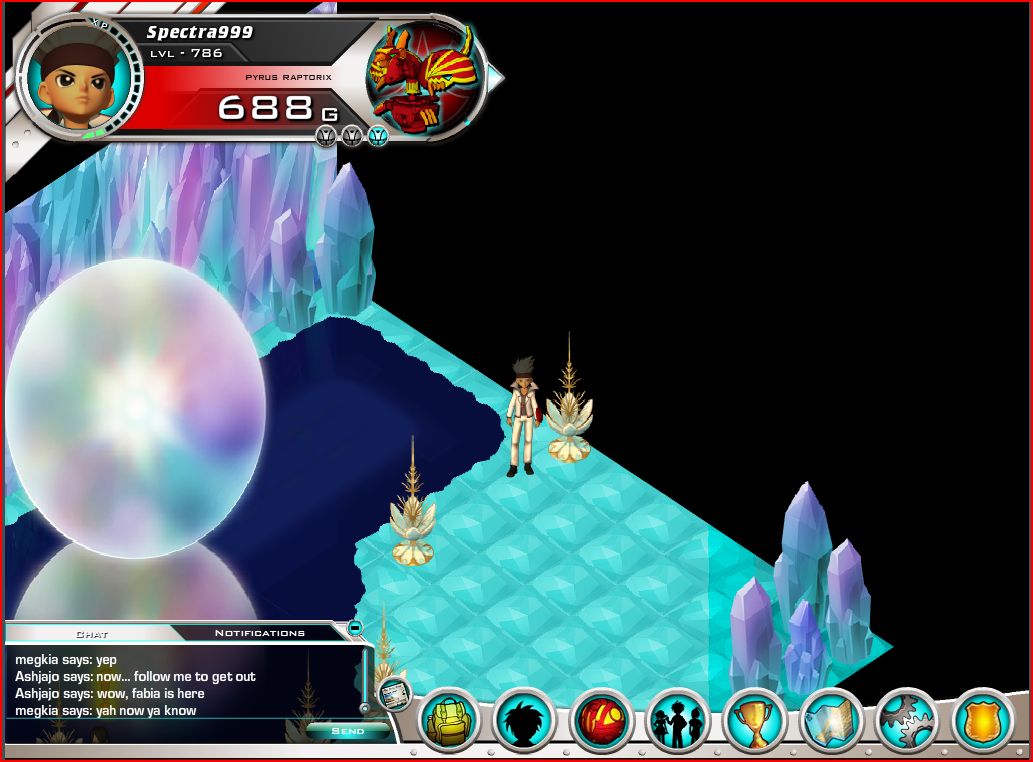Click the Spectra999 player avatar portrait

(x=80, y=78)
